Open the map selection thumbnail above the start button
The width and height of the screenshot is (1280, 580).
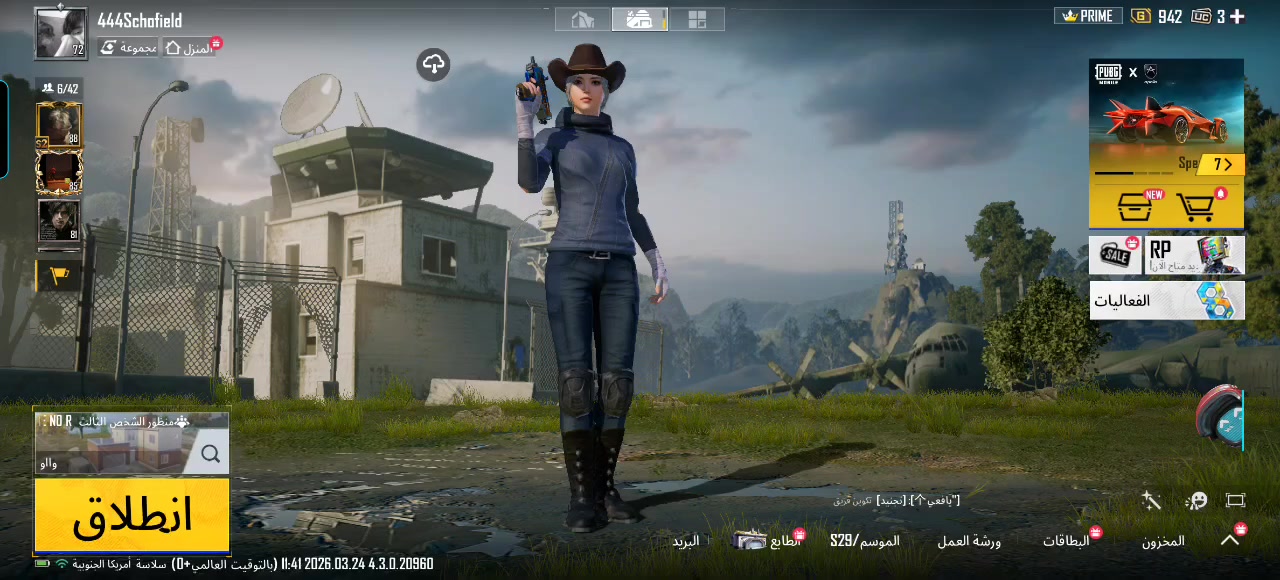132,443
